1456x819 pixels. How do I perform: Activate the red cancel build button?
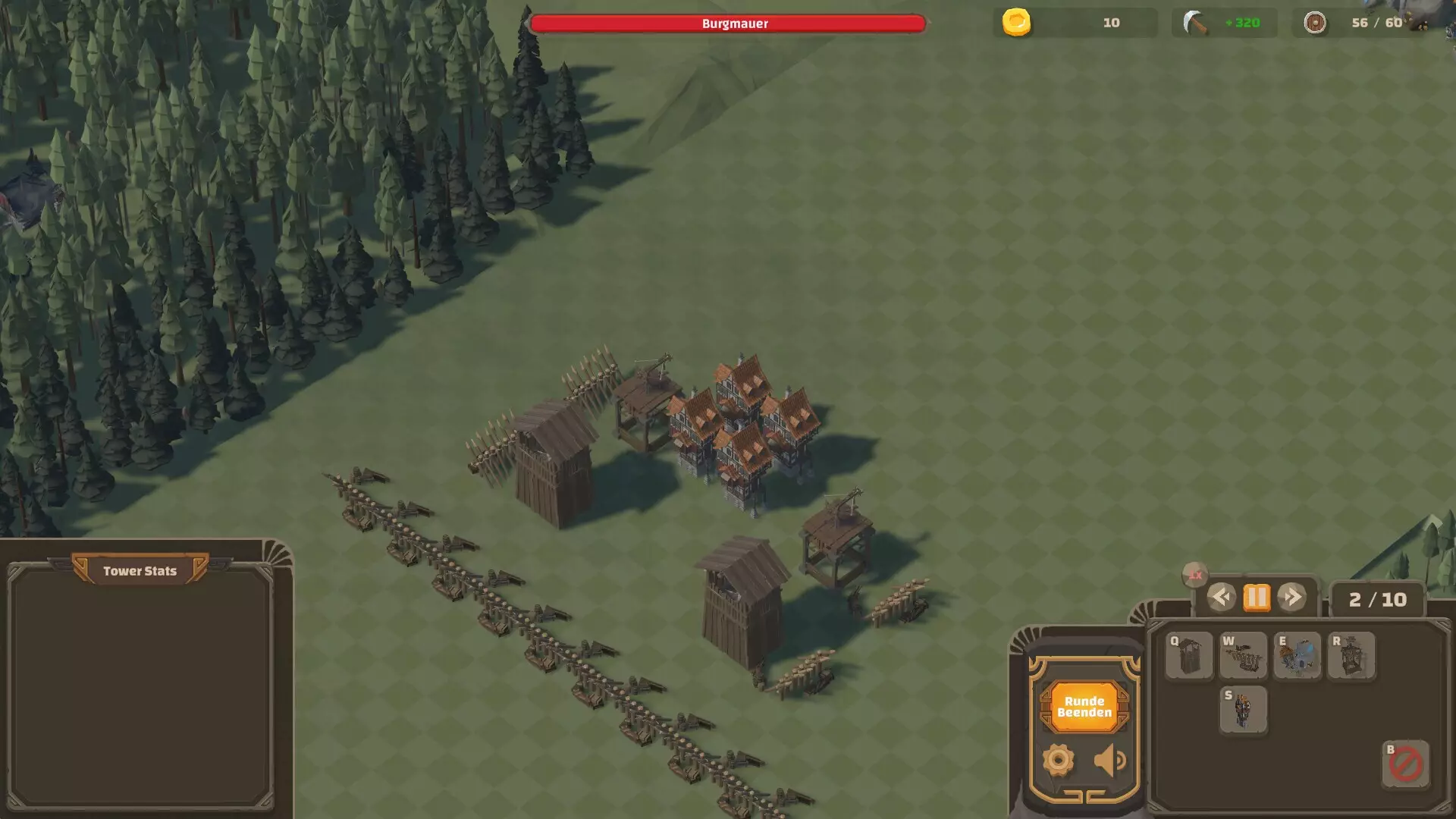click(1405, 764)
